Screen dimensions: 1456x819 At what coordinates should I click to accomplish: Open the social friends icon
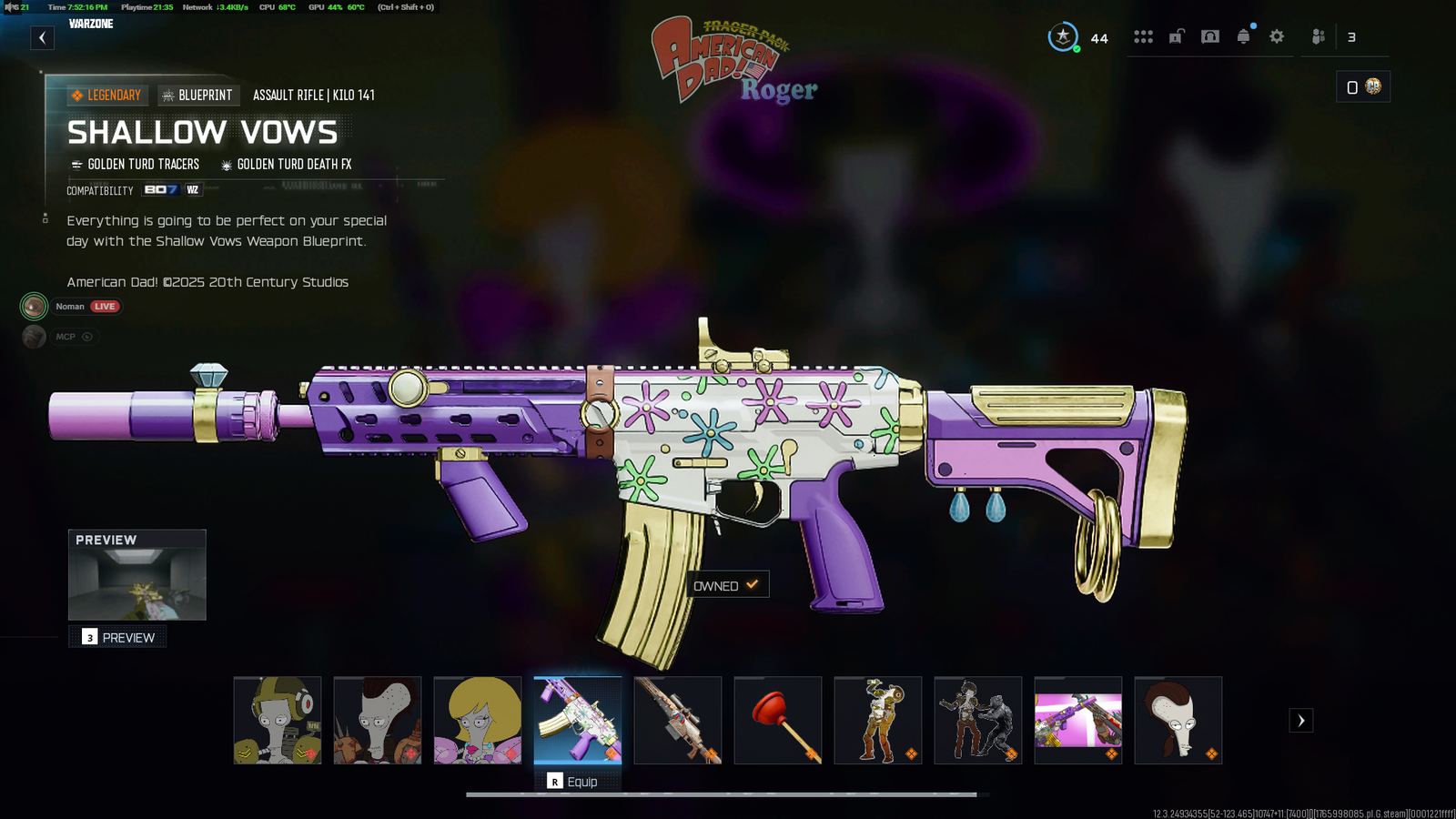[1319, 36]
